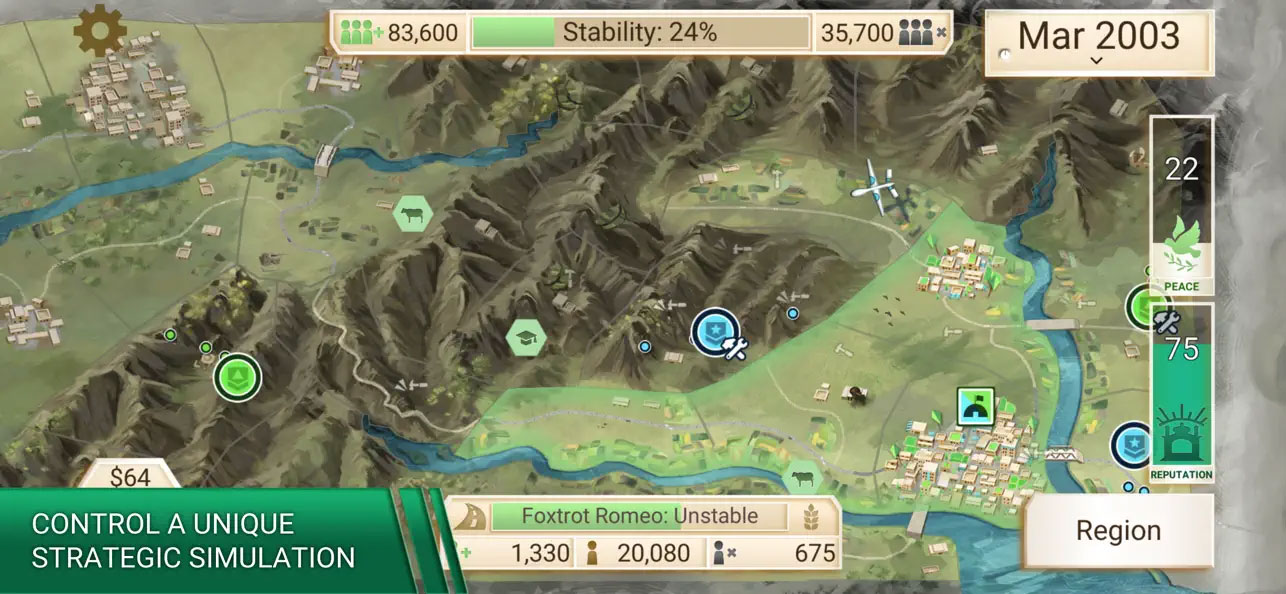
Task: Open the settings gear icon
Action: pyautogui.click(x=101, y=31)
